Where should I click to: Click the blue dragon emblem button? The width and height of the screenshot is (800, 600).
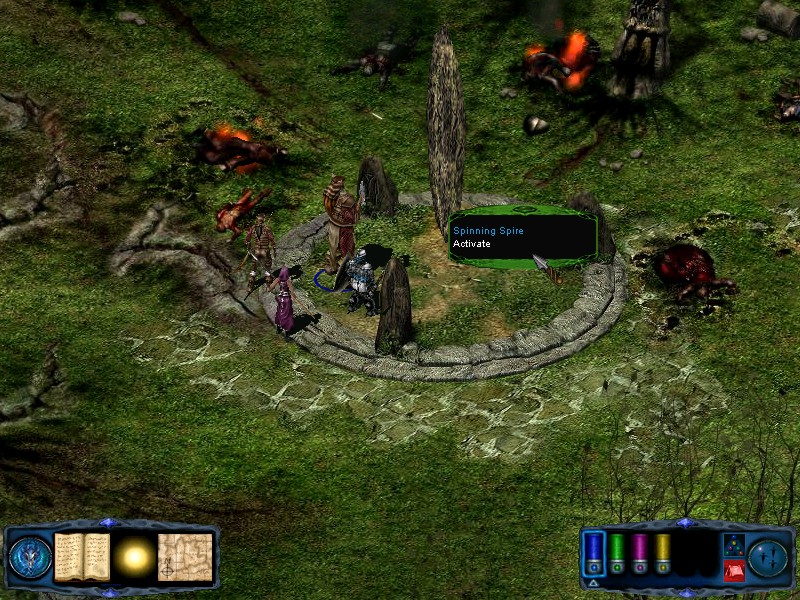pos(30,557)
